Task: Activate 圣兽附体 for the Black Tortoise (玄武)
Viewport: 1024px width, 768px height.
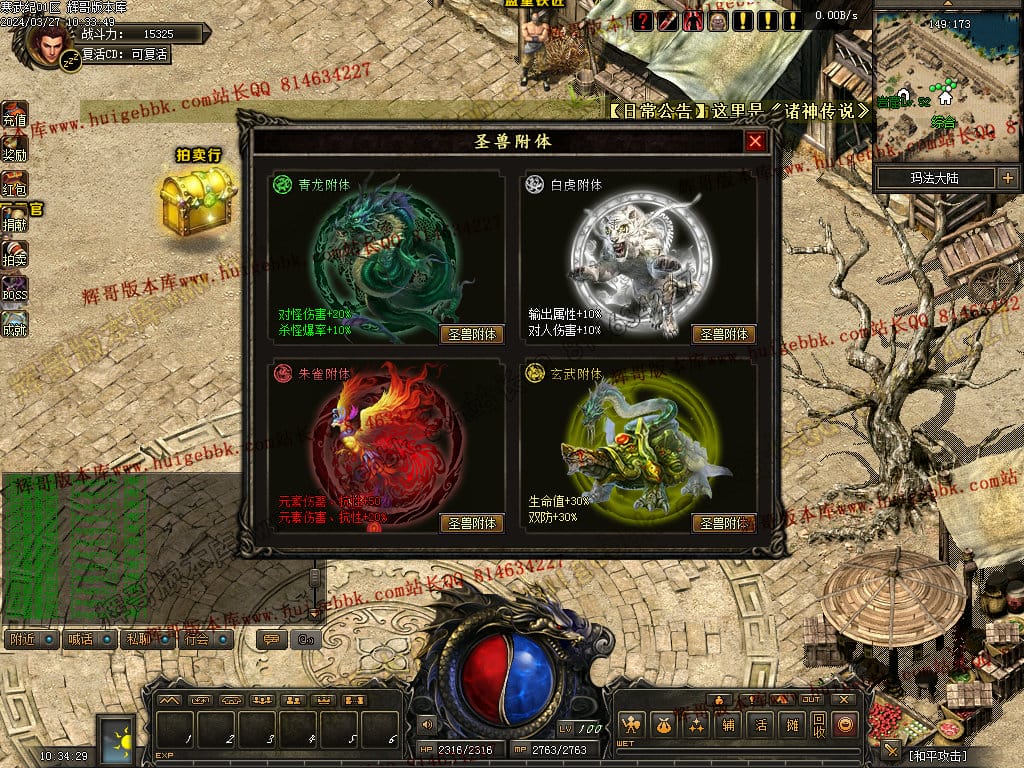Action: coord(724,523)
